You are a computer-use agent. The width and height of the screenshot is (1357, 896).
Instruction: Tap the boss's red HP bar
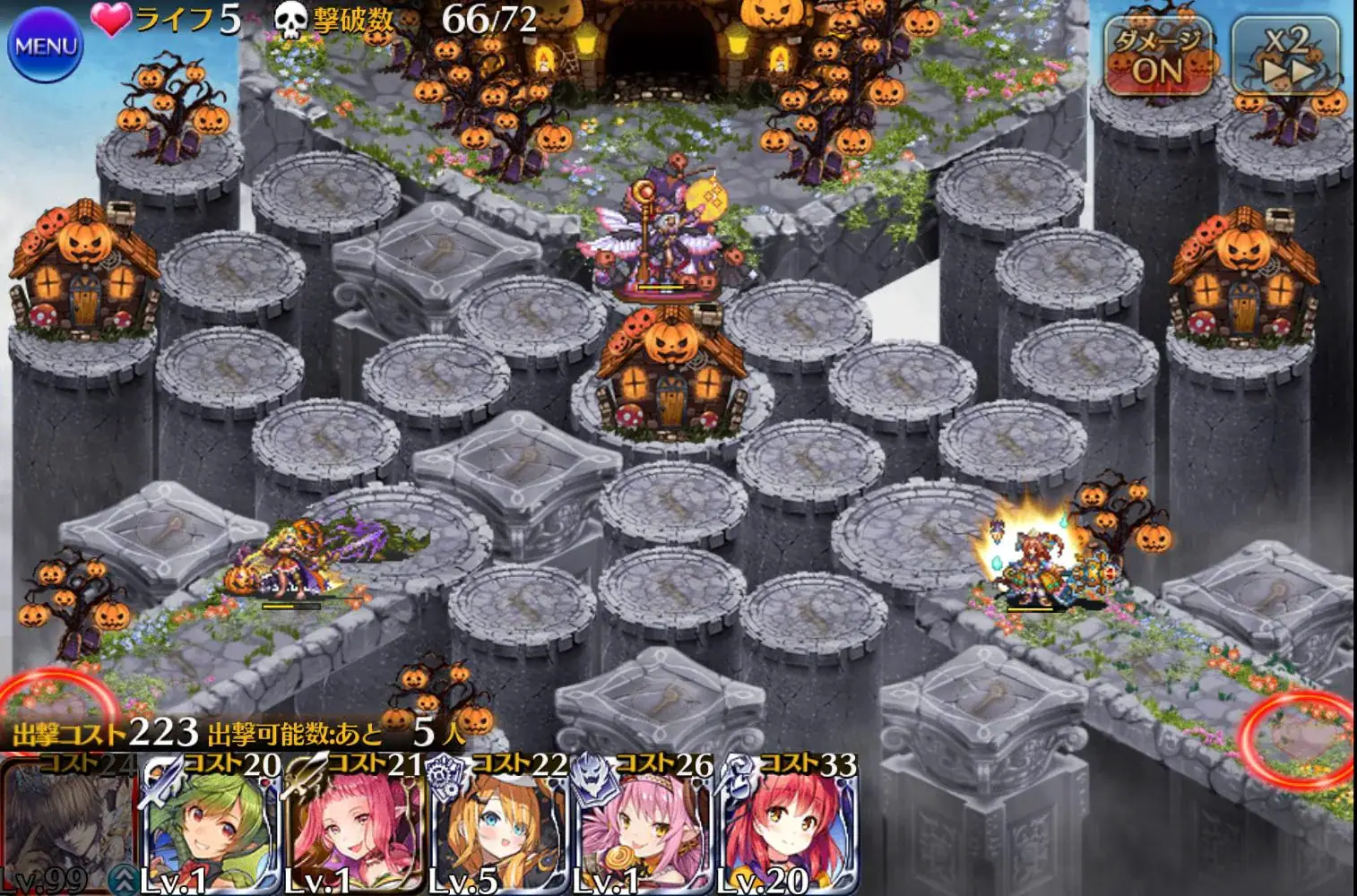(661, 289)
